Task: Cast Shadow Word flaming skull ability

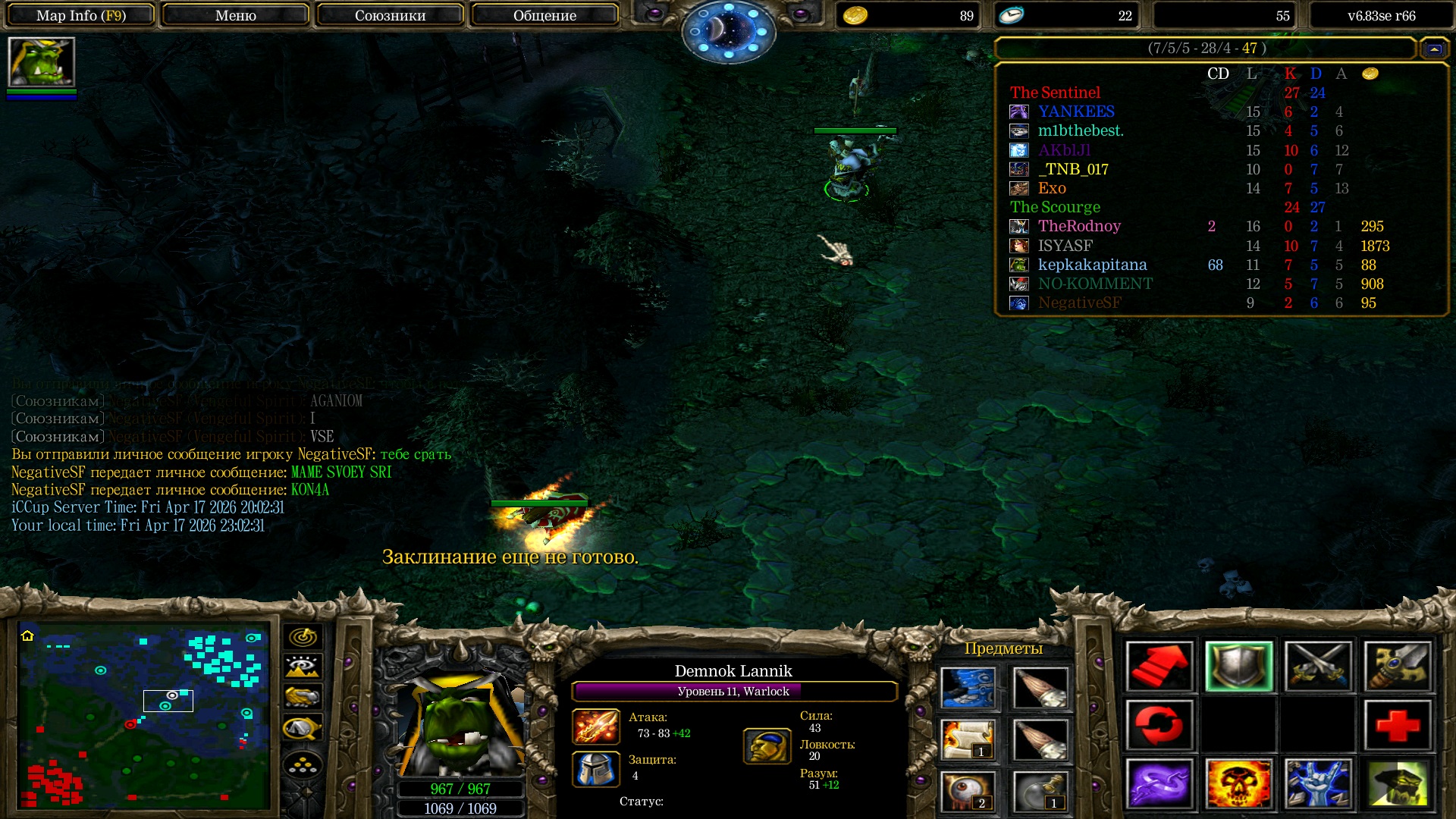Action: (x=1239, y=784)
